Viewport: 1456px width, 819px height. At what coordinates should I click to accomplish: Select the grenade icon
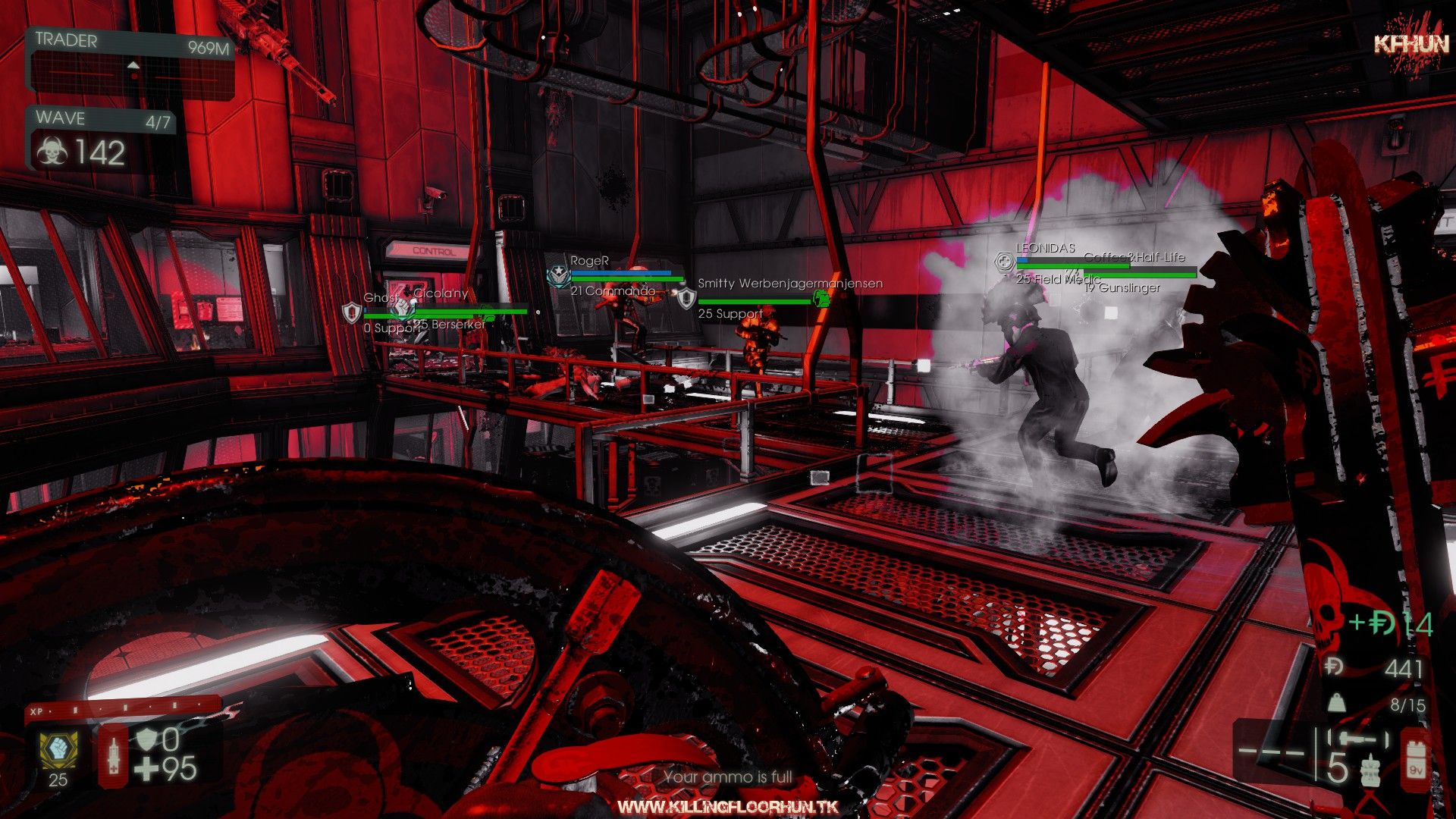[x=1370, y=770]
